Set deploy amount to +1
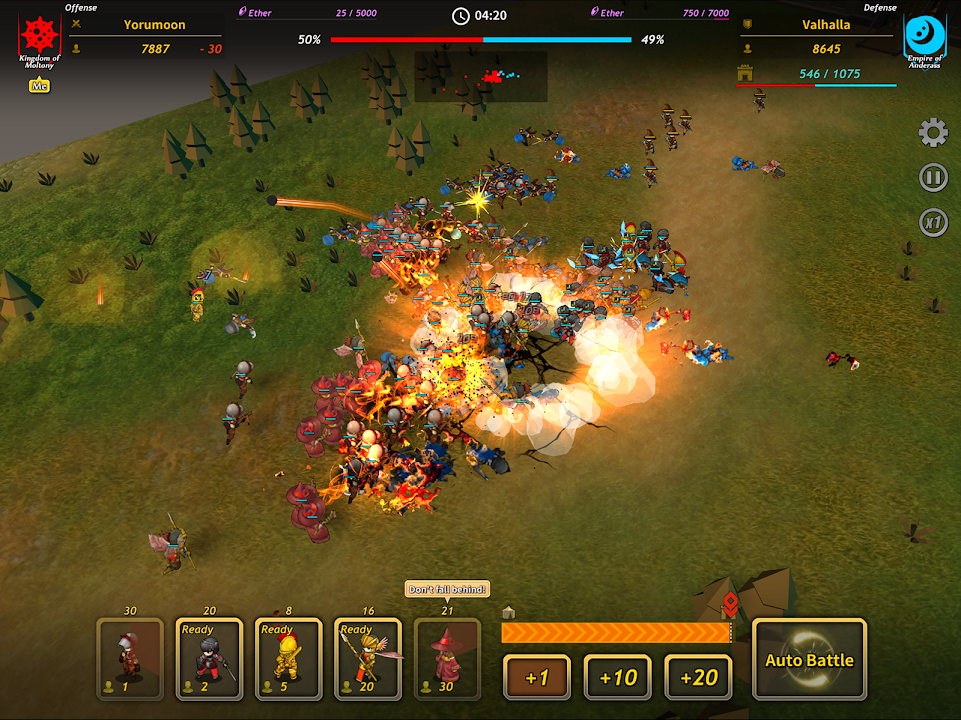 (x=537, y=677)
